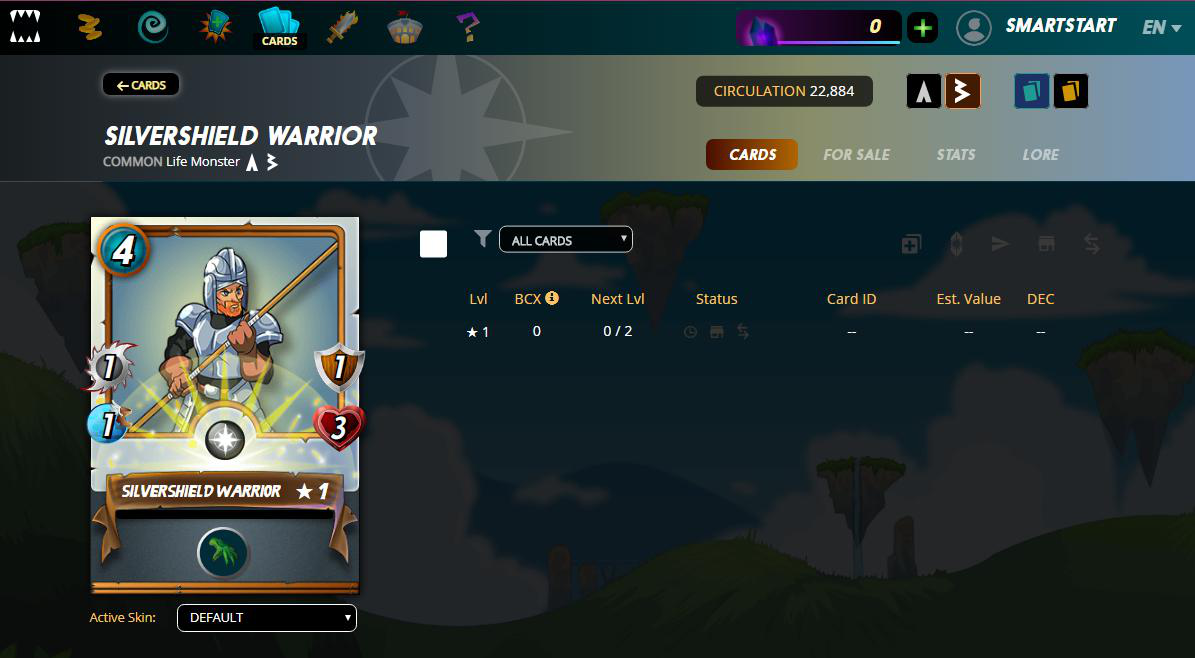Tick the white select-all checkbox
The height and width of the screenshot is (658, 1195).
433,243
